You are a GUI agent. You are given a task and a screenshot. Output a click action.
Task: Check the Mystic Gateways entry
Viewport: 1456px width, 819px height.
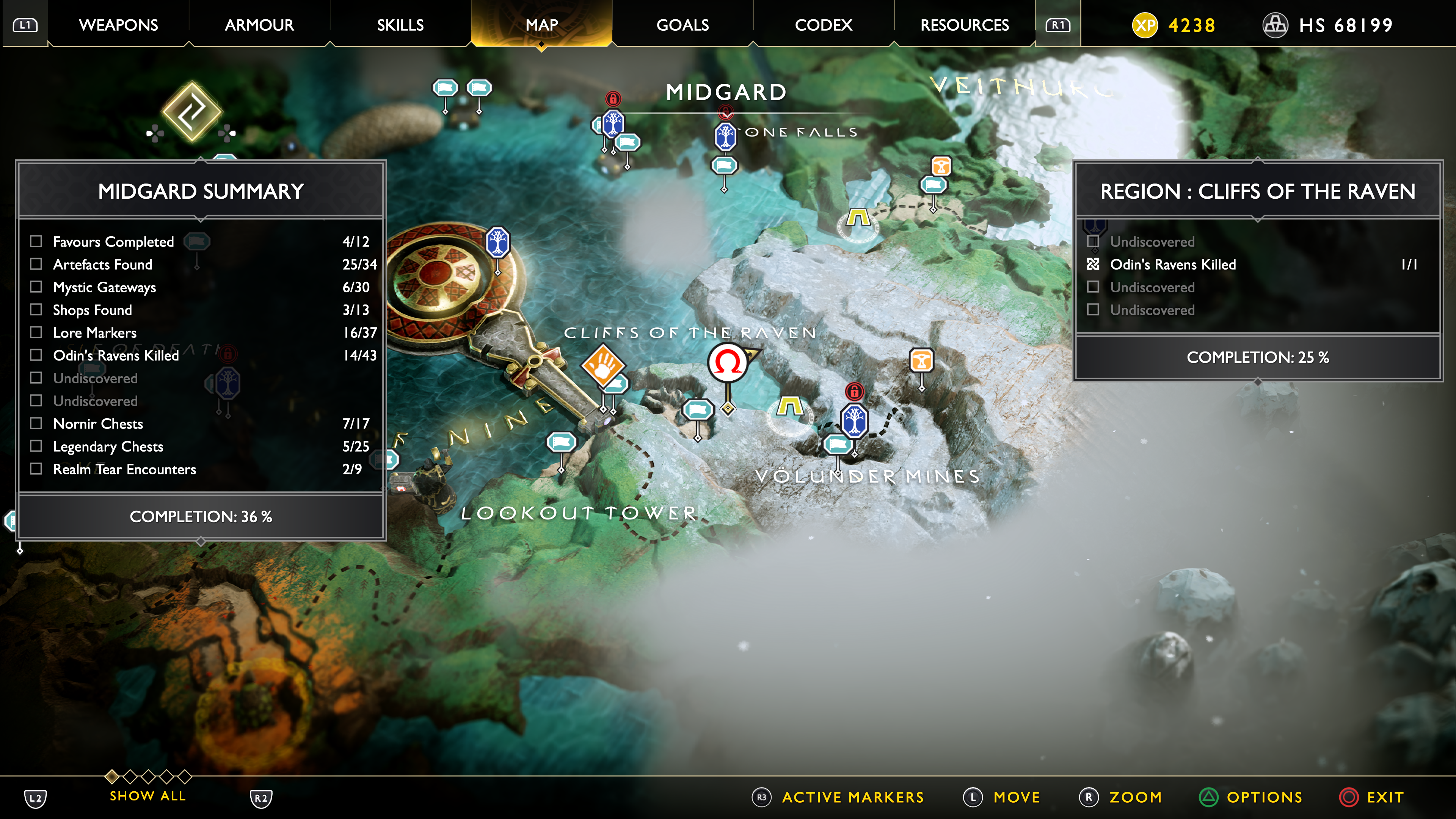point(36,287)
